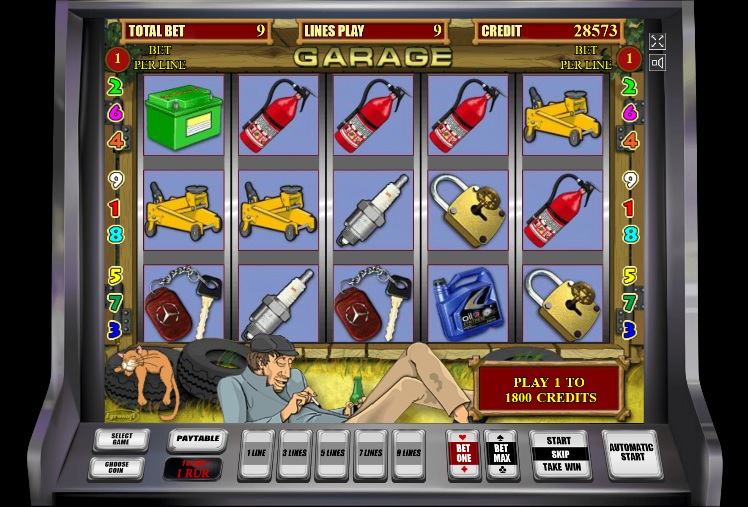This screenshot has height=507, width=748.
Task: Set play to 5 Lines
Action: (x=332, y=454)
